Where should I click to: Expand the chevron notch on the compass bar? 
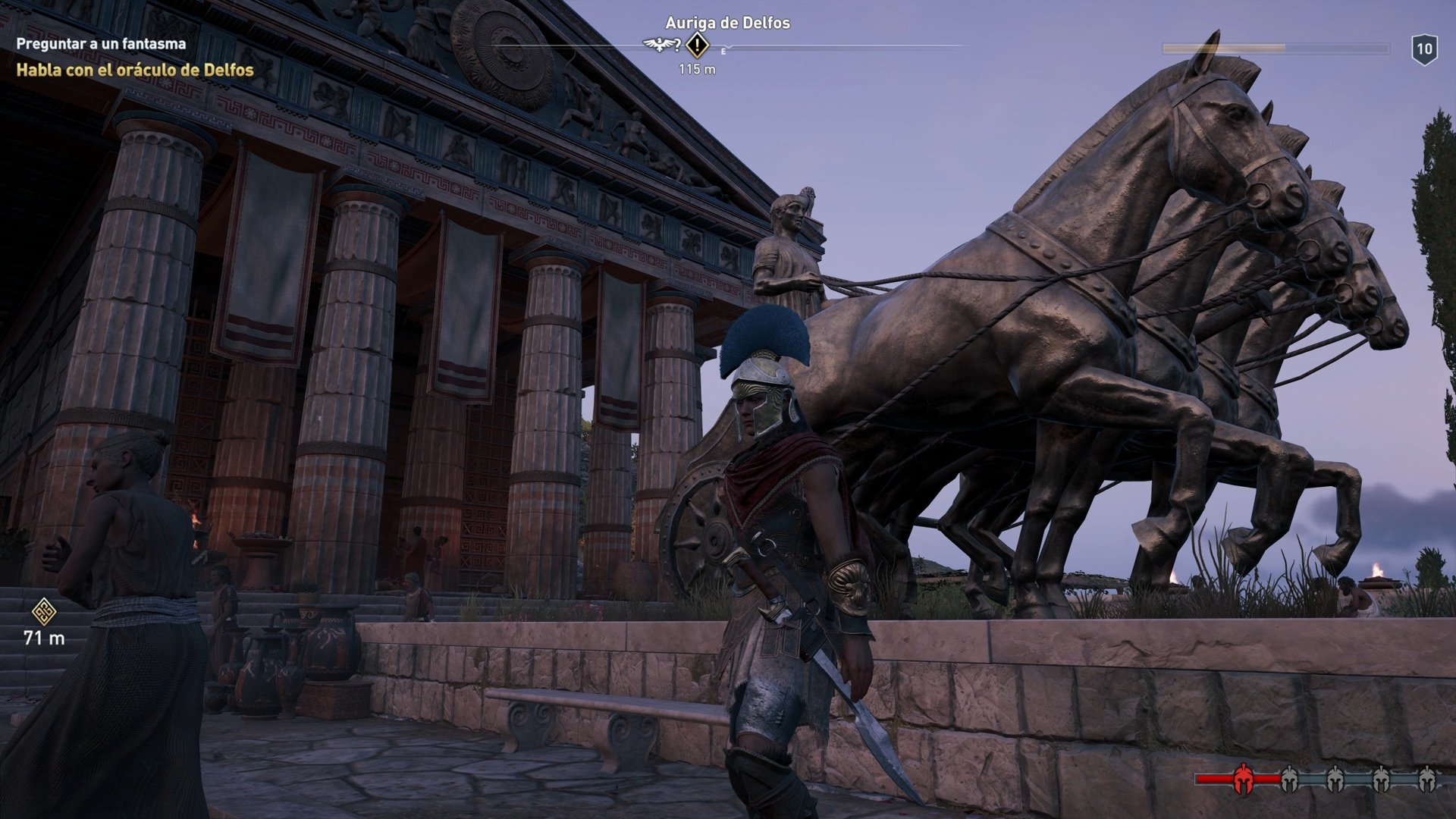click(x=730, y=47)
